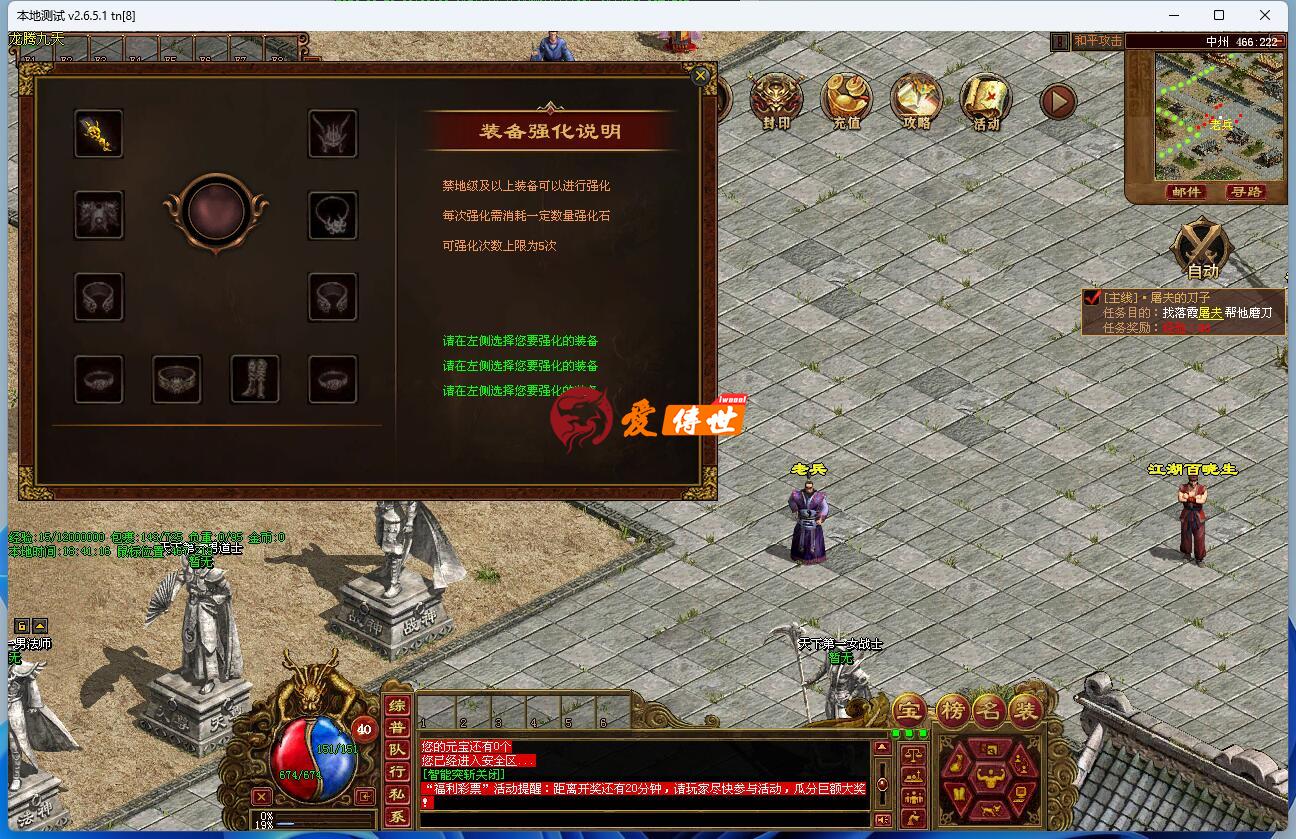Open the 充值 recharge icon

847,100
